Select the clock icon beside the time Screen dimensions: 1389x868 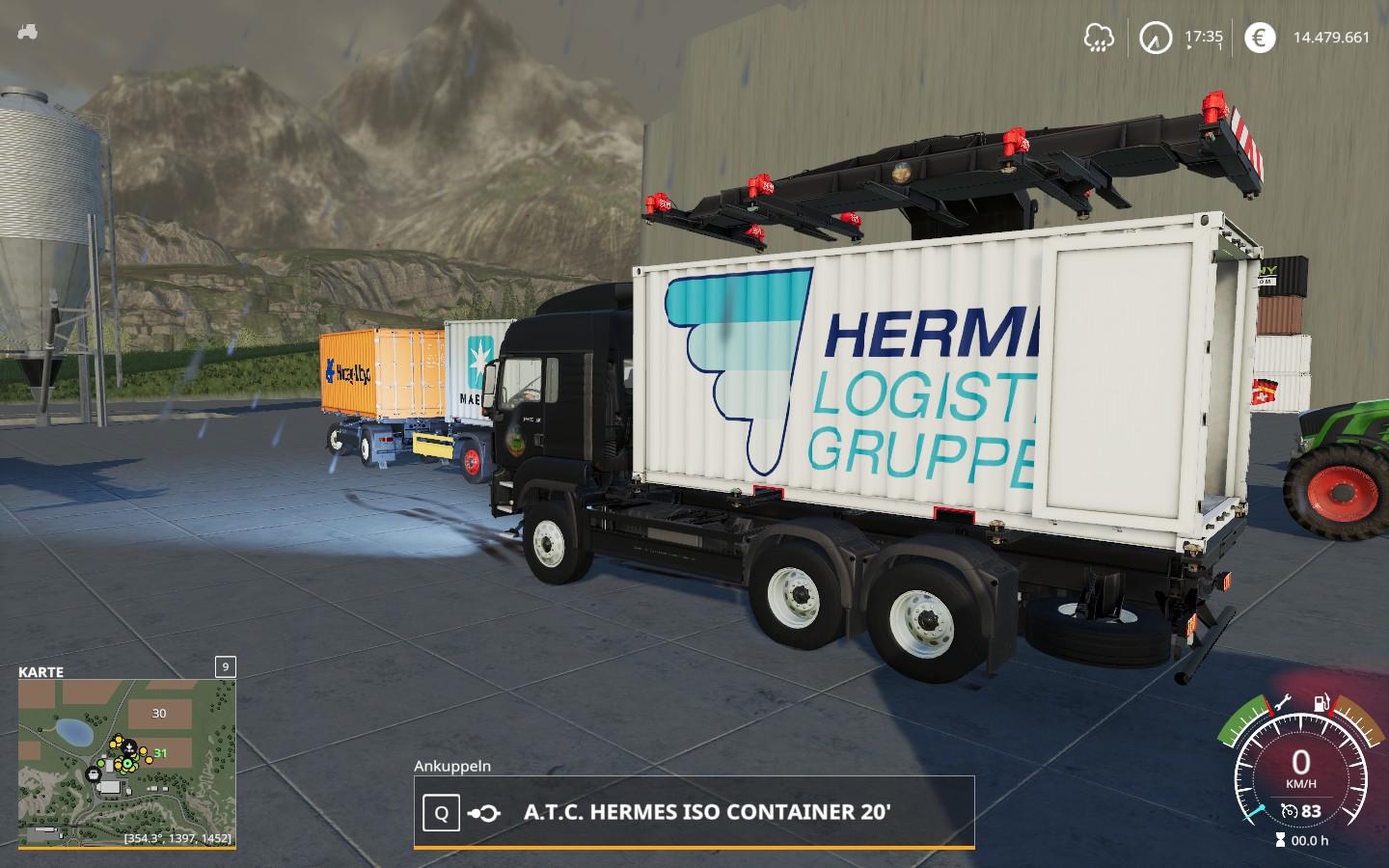[1155, 38]
